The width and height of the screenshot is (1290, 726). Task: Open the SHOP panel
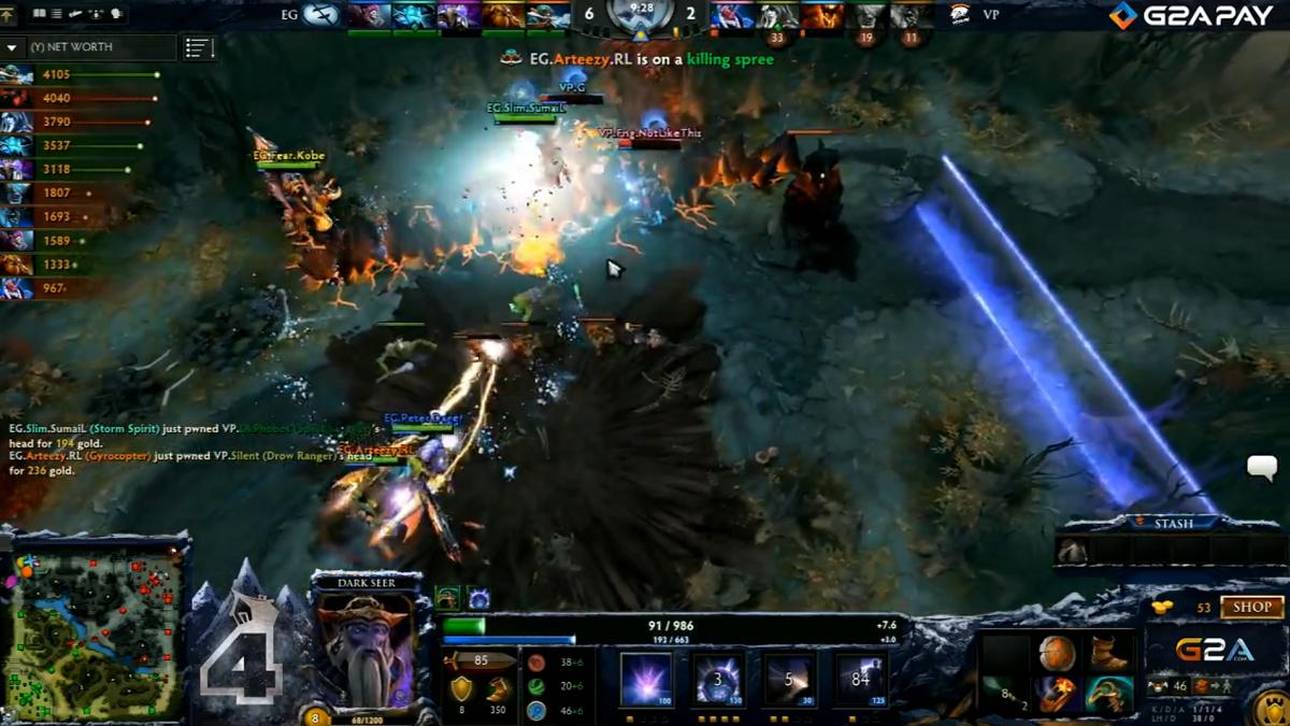coord(1251,607)
